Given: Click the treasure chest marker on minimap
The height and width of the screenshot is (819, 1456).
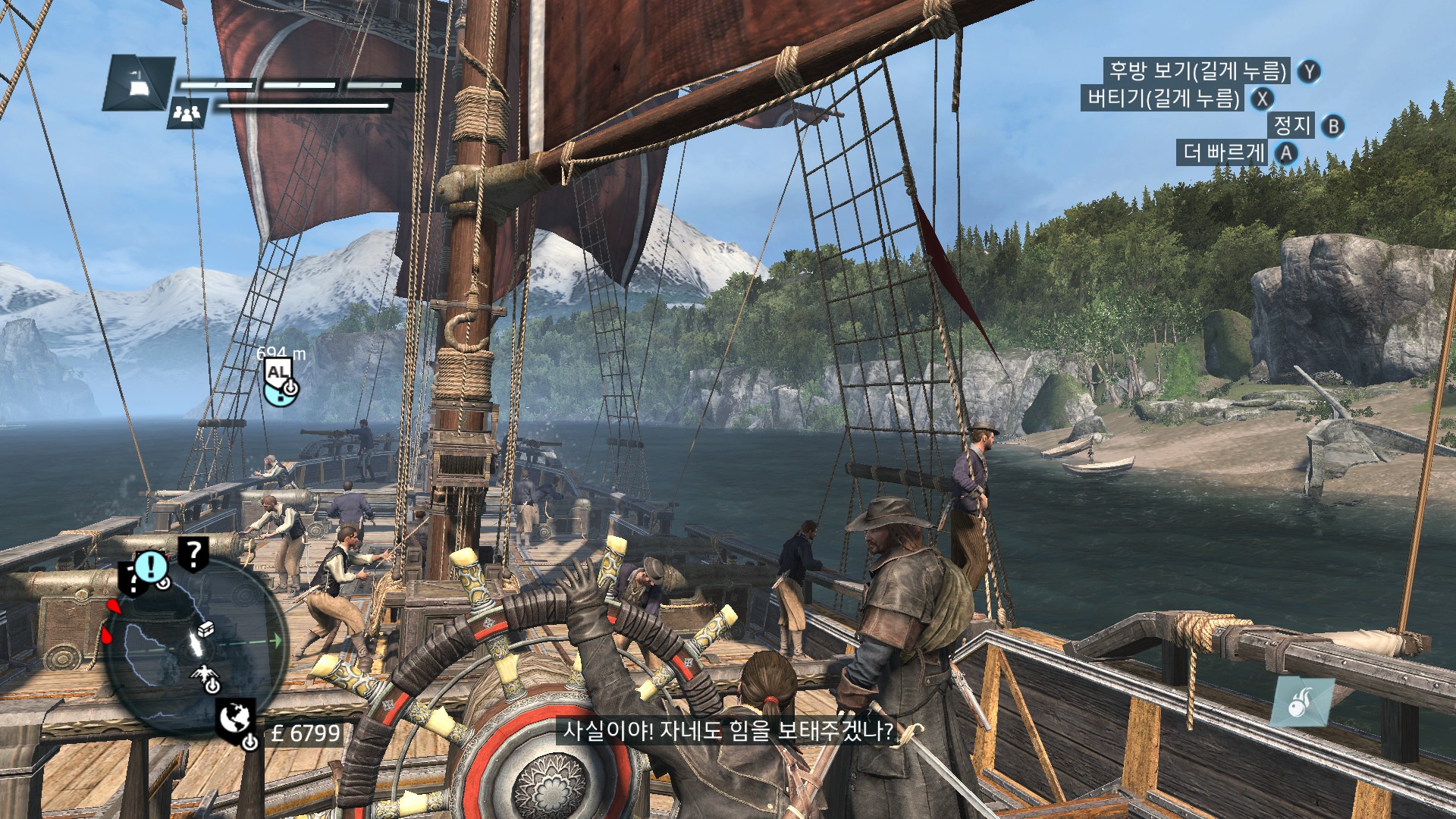Looking at the screenshot, I should [206, 629].
